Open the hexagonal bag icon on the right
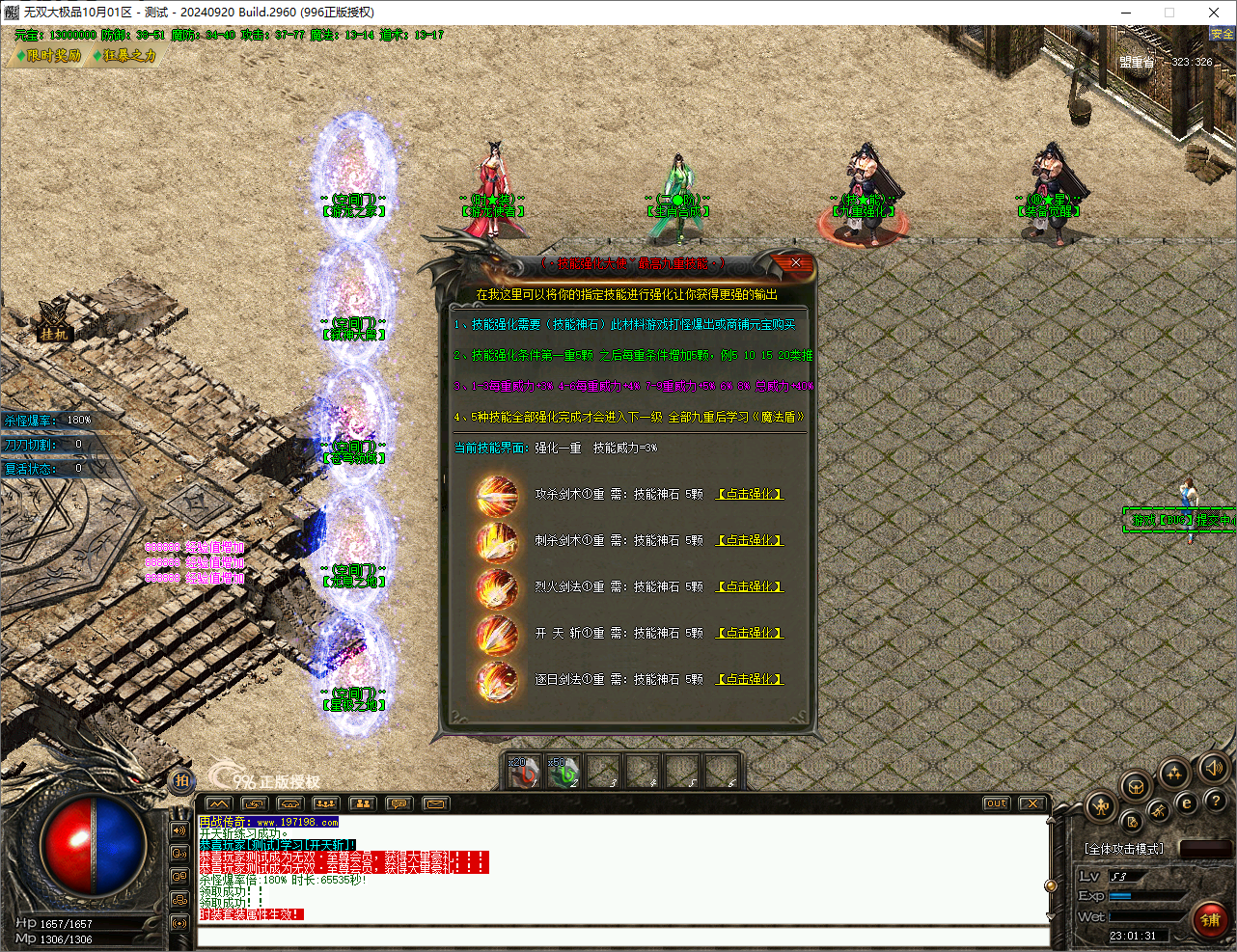1237x952 pixels. (1135, 786)
